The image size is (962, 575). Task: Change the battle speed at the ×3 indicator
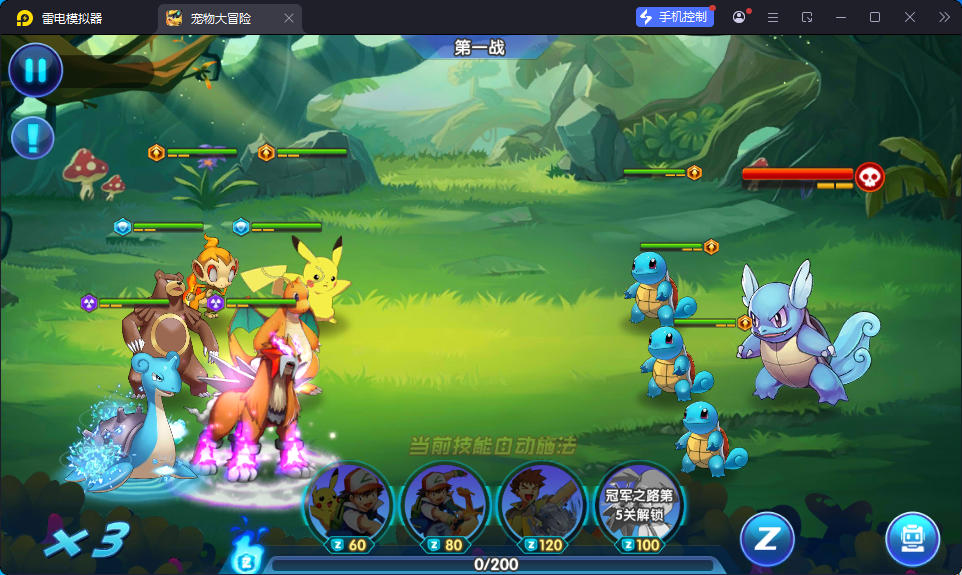coord(88,541)
